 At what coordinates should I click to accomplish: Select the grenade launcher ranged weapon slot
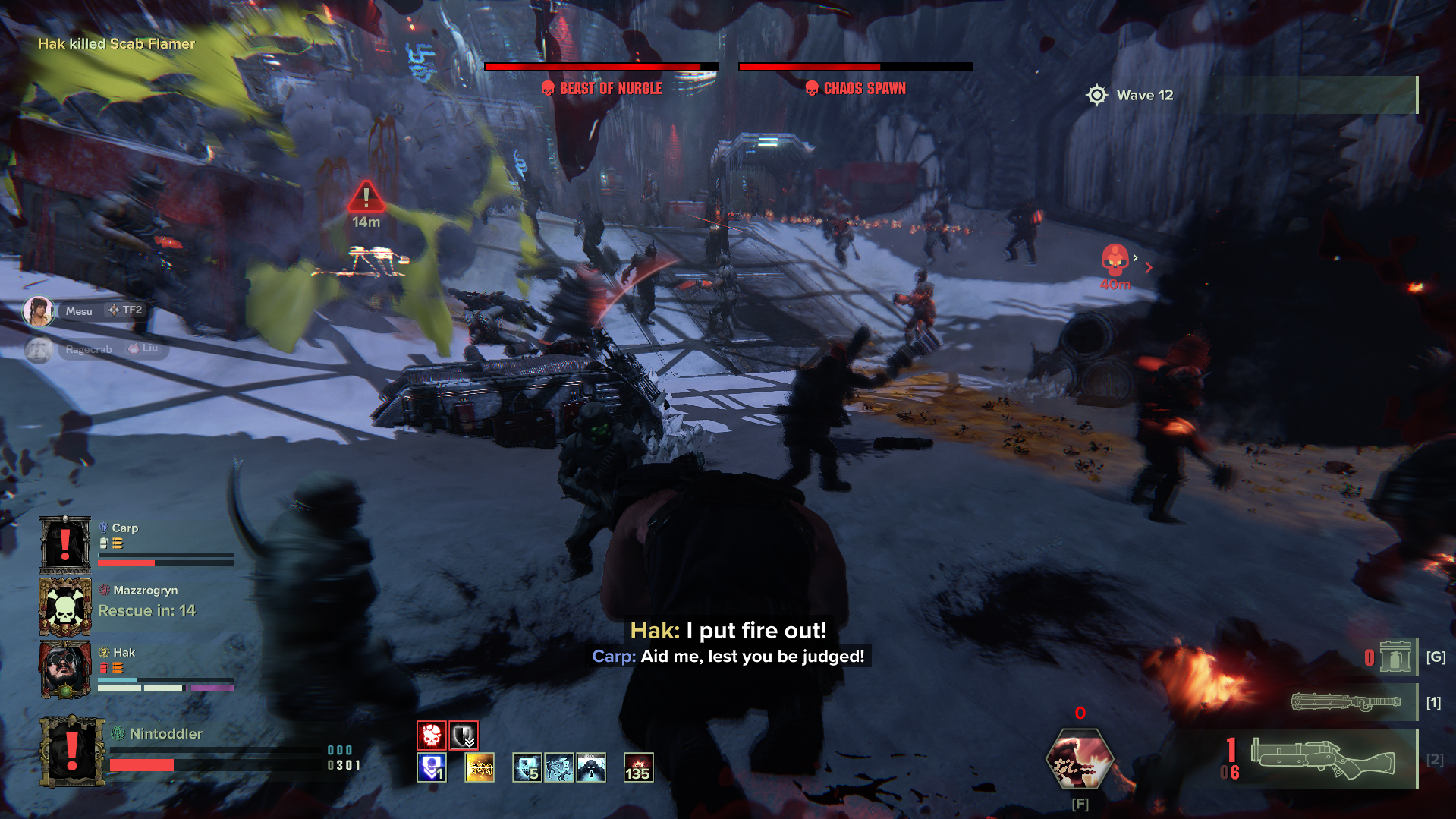(1322, 758)
